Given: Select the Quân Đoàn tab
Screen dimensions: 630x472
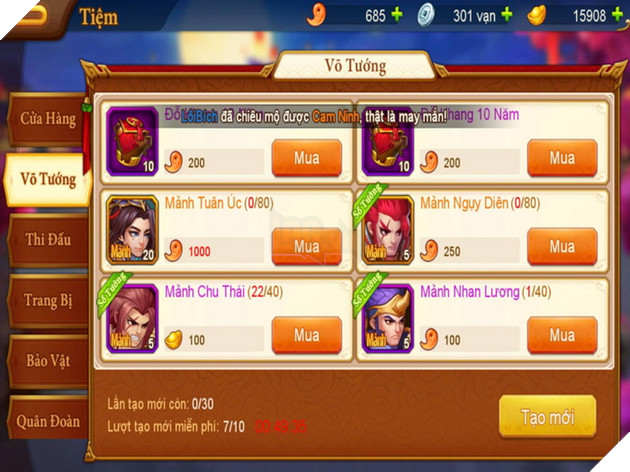Looking at the screenshot, I should click(47, 421).
